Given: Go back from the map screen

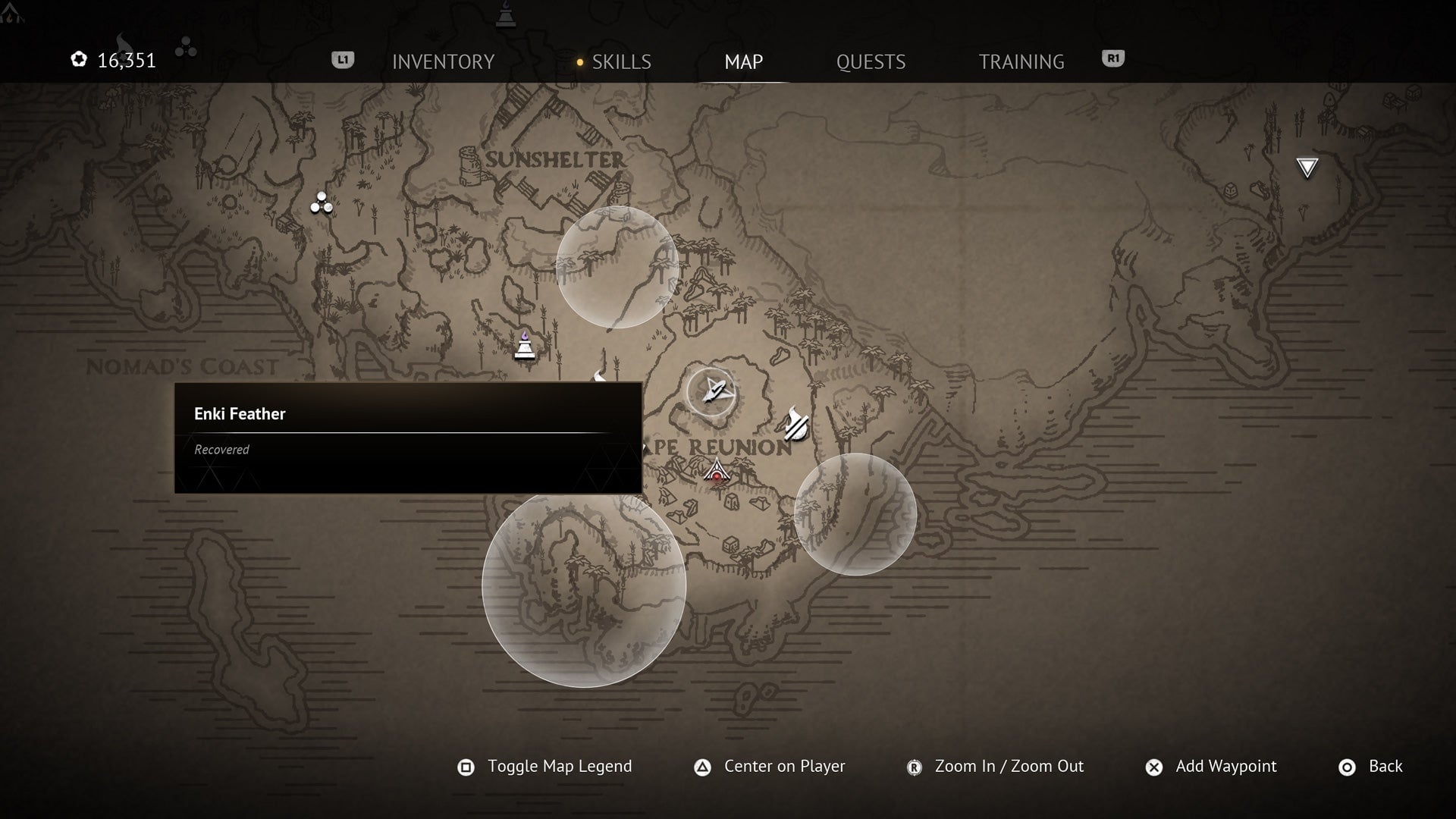Looking at the screenshot, I should (x=1370, y=767).
